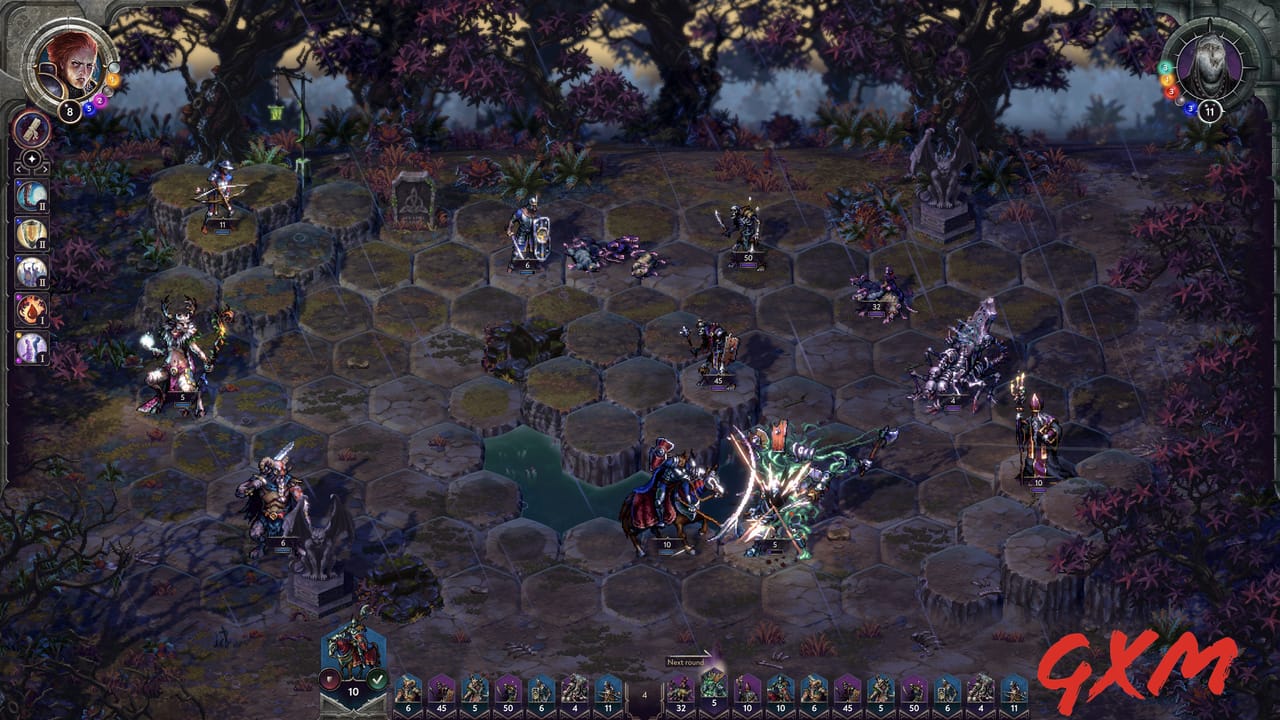The height and width of the screenshot is (720, 1280).
Task: Confirm the action with the green checkmark
Action: [377, 678]
